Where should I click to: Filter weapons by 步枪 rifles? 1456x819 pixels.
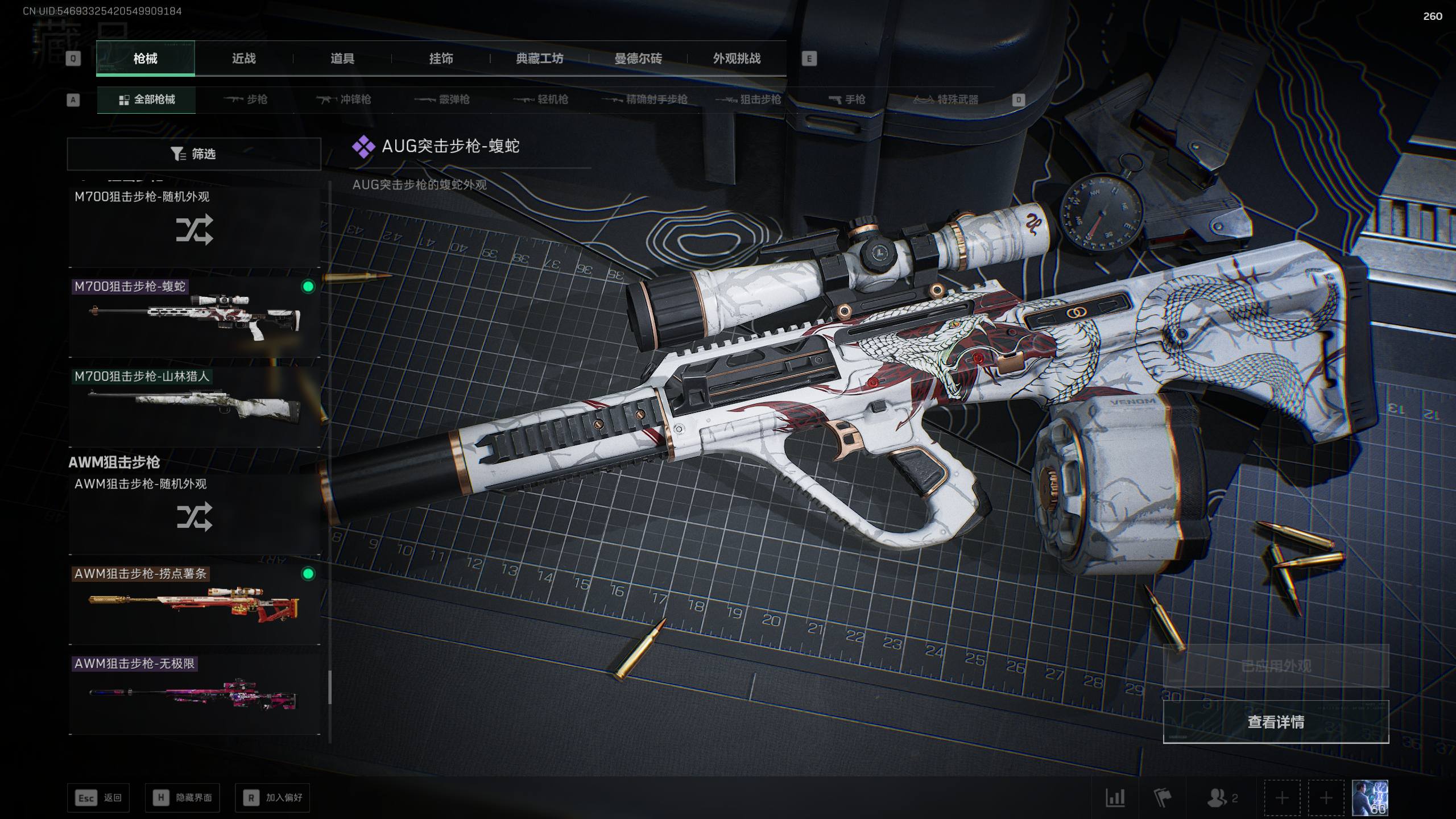[x=246, y=100]
